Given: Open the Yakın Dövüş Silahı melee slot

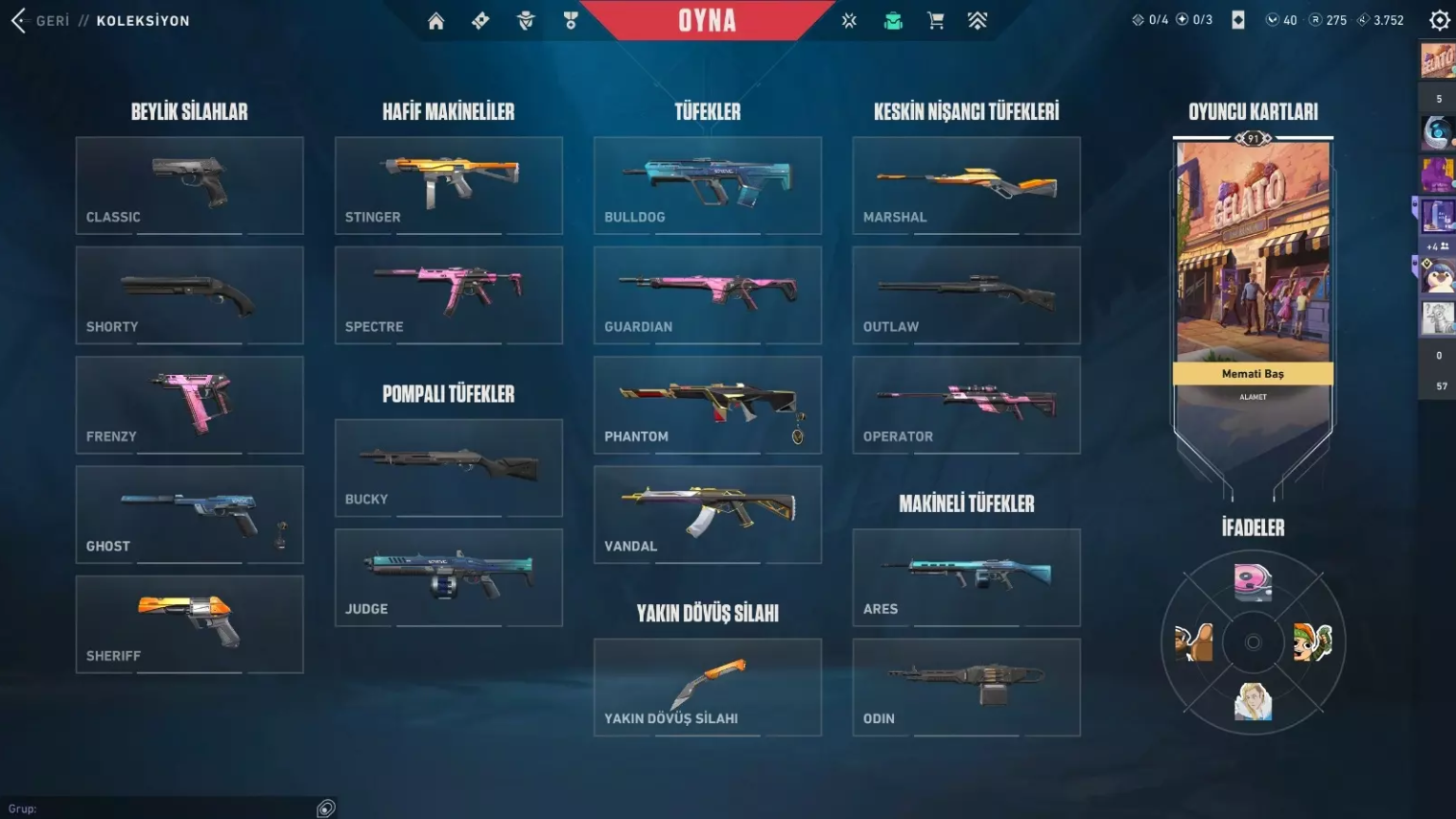Looking at the screenshot, I should tap(707, 687).
